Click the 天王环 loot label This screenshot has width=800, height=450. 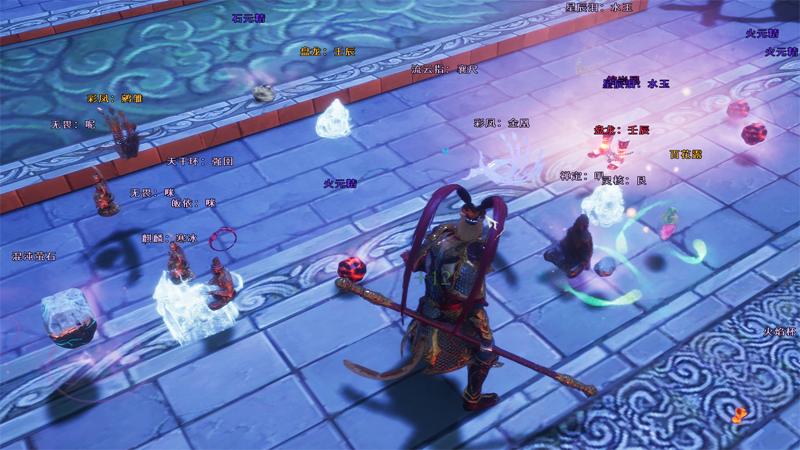(200, 161)
